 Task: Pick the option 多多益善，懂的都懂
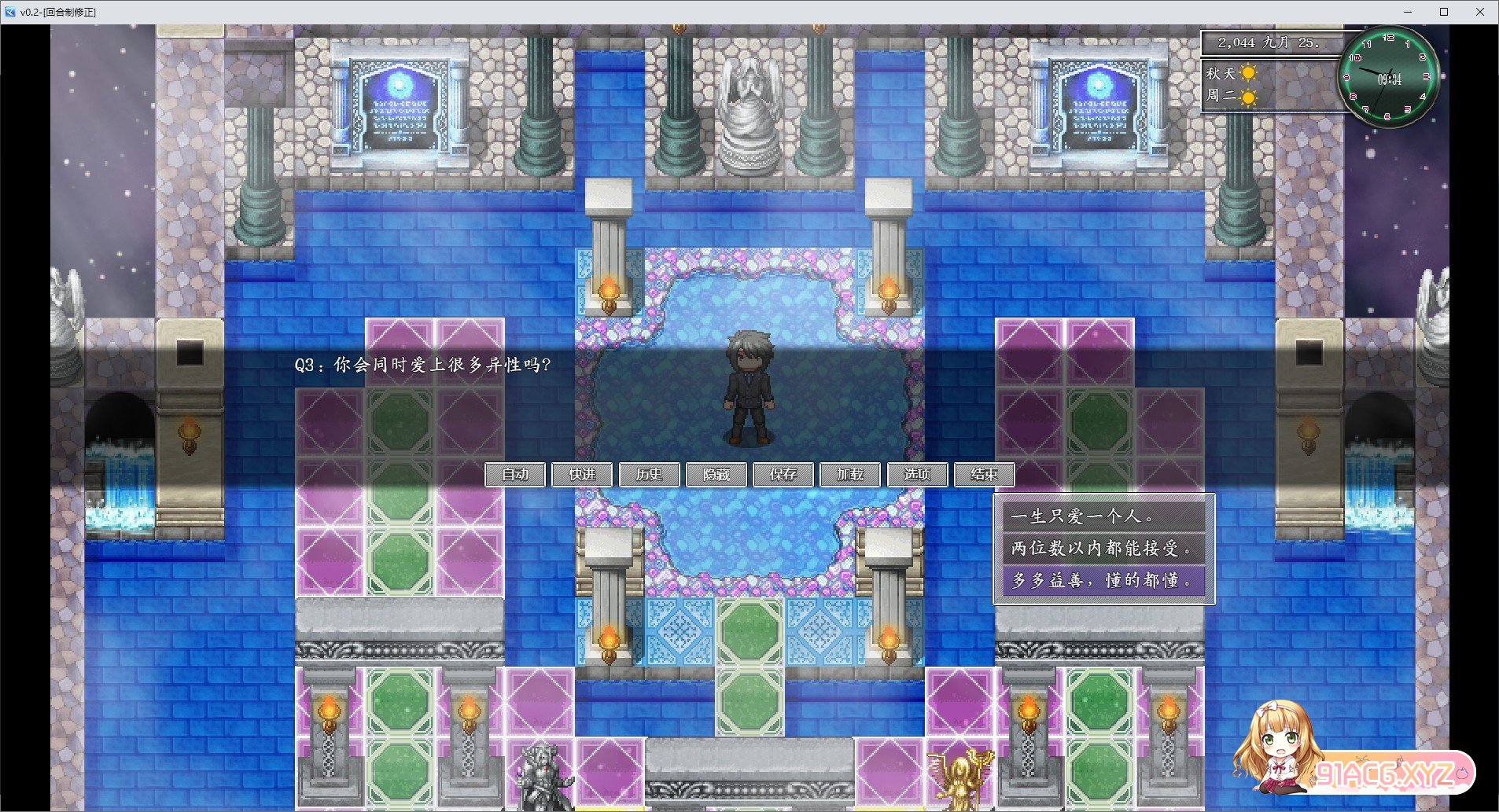click(x=1103, y=580)
